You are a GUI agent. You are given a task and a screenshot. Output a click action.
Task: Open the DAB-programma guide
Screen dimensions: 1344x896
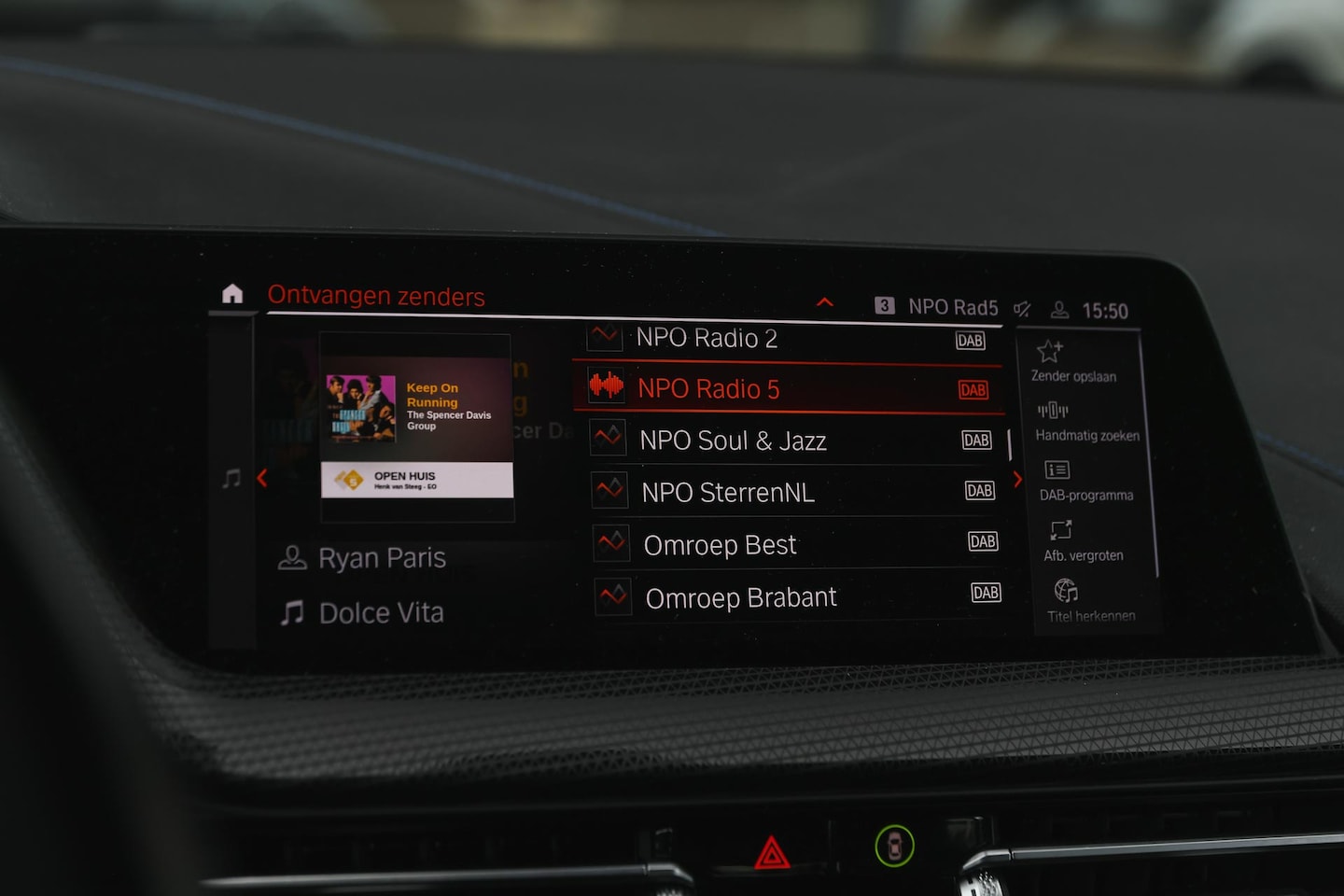click(1085, 481)
